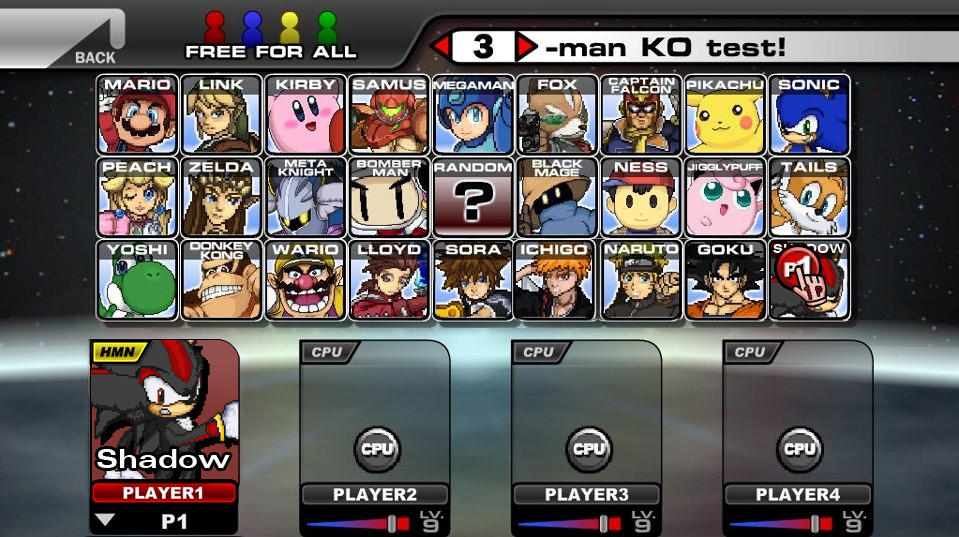This screenshot has height=537, width=959.
Task: Choose the Jigglypuff tile
Action: pyautogui.click(x=725, y=197)
